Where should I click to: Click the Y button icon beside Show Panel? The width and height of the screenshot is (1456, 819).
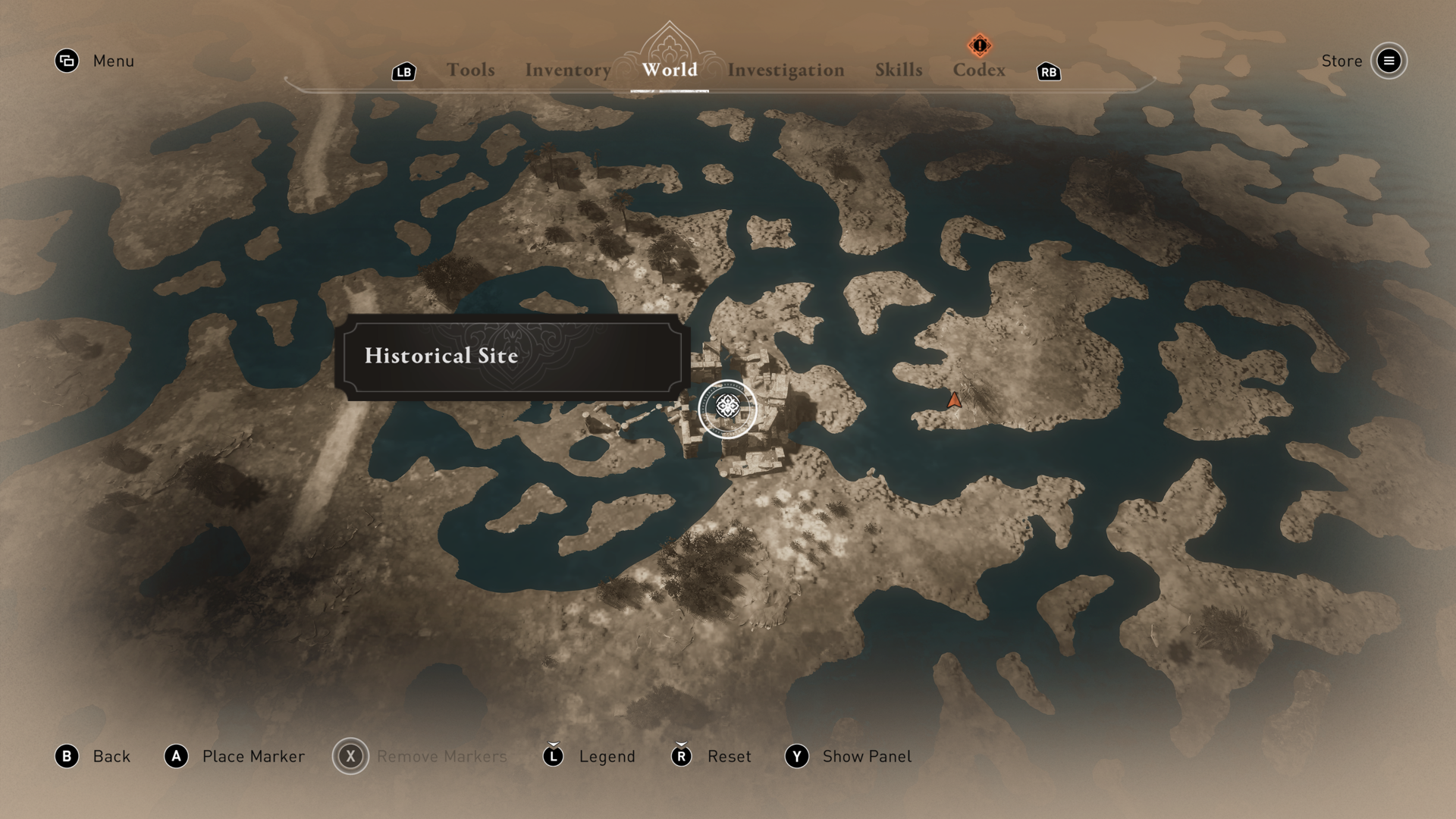click(795, 756)
